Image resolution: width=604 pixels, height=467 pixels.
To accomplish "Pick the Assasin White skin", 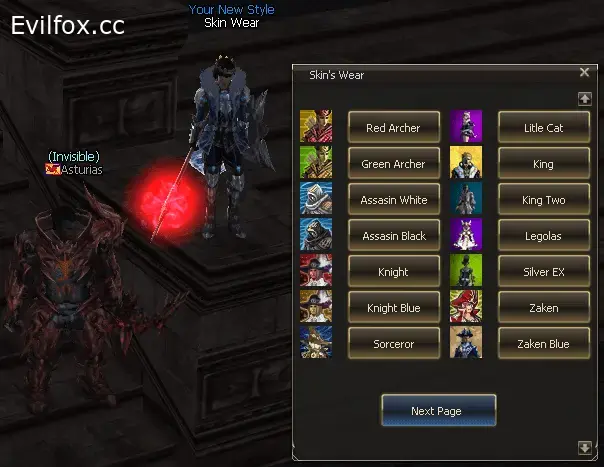I will click(x=393, y=200).
